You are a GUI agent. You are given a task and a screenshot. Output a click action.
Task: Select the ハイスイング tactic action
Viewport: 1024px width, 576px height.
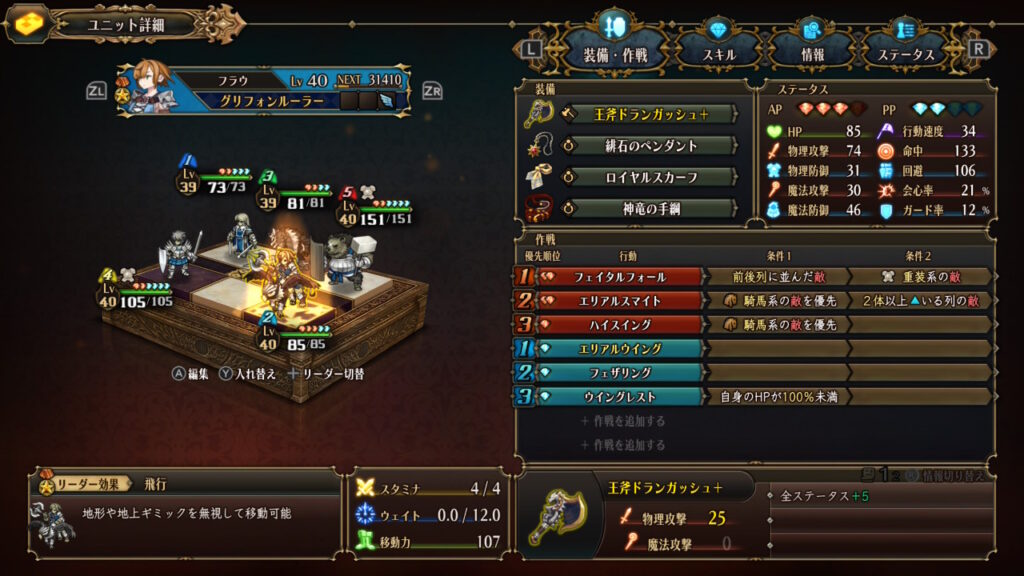[x=620, y=324]
